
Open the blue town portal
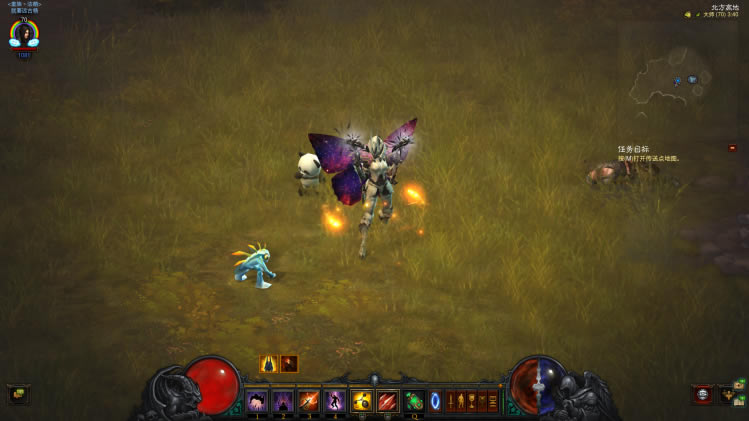tap(435, 402)
